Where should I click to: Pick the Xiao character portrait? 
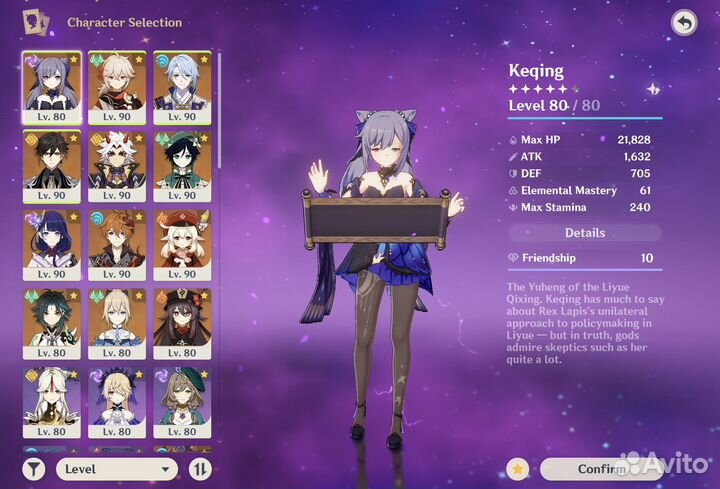point(51,322)
